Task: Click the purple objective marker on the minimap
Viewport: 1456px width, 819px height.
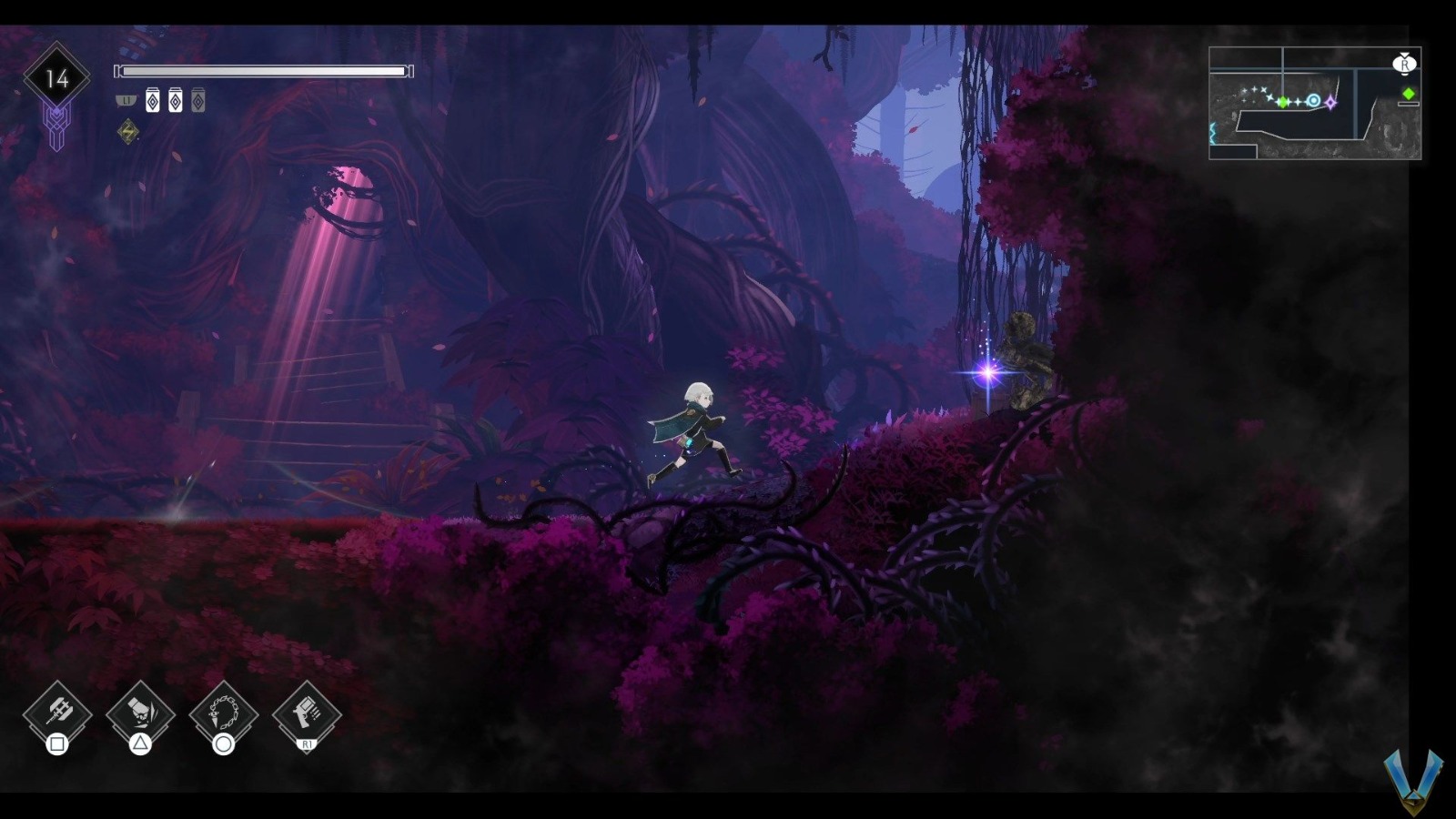Action: pyautogui.click(x=1331, y=104)
